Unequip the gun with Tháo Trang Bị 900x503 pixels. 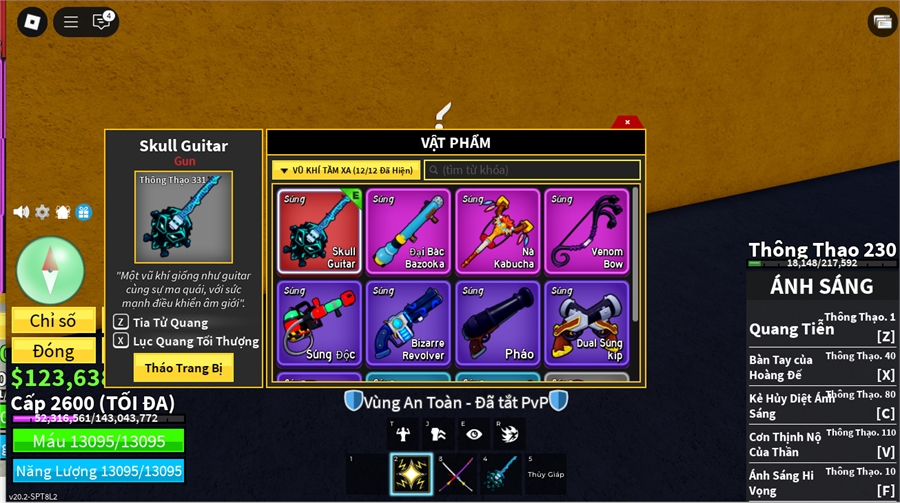click(183, 368)
